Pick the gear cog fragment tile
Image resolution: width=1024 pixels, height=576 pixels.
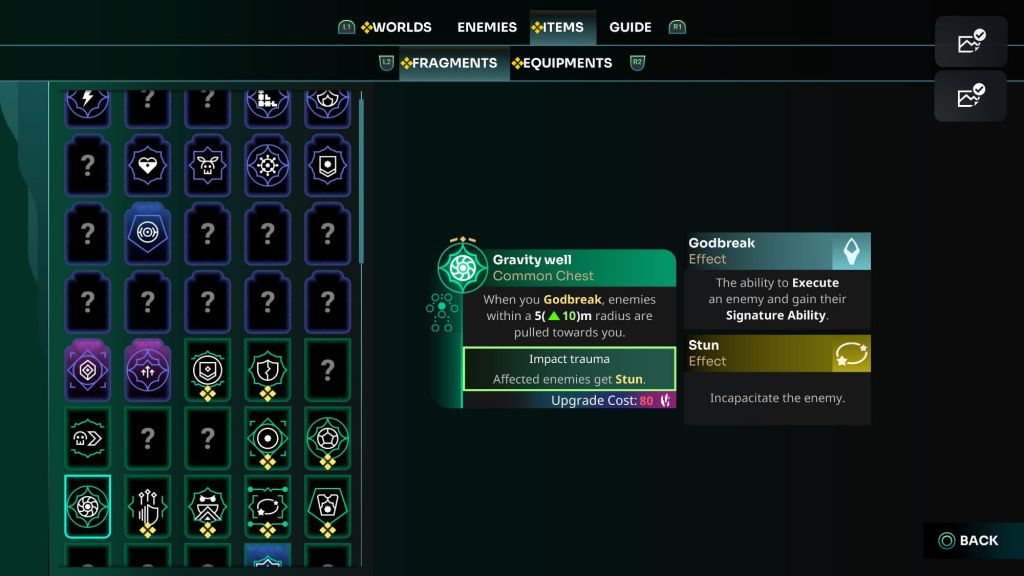pyautogui.click(x=268, y=165)
